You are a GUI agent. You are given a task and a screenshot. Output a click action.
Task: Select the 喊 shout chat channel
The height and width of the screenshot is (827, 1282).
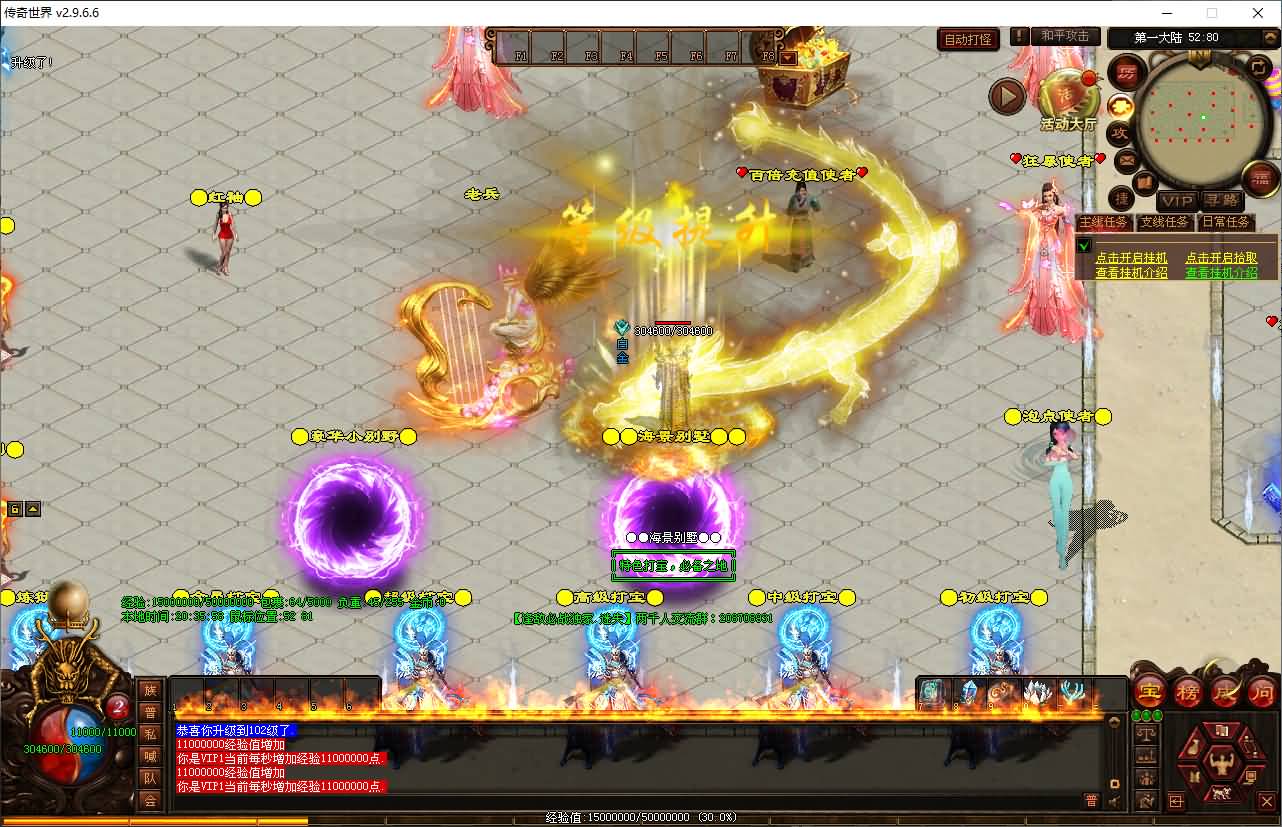150,756
